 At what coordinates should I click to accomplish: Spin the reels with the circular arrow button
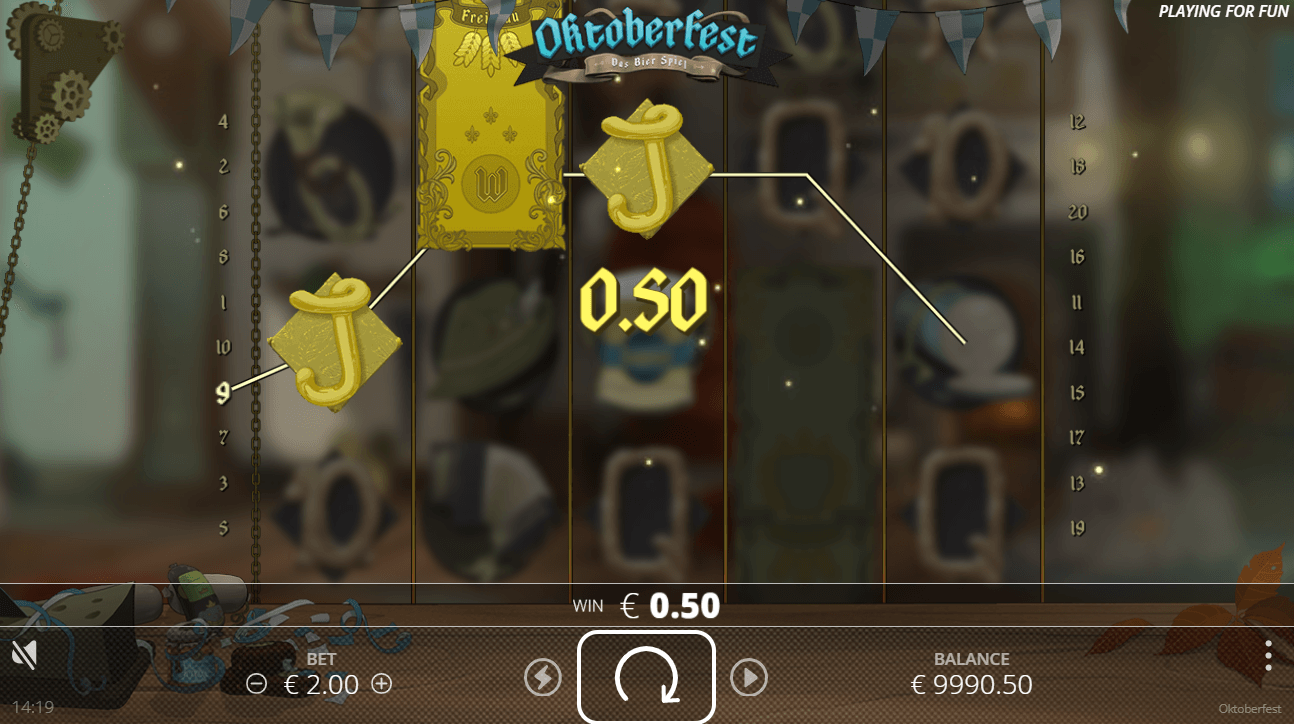tap(646, 678)
